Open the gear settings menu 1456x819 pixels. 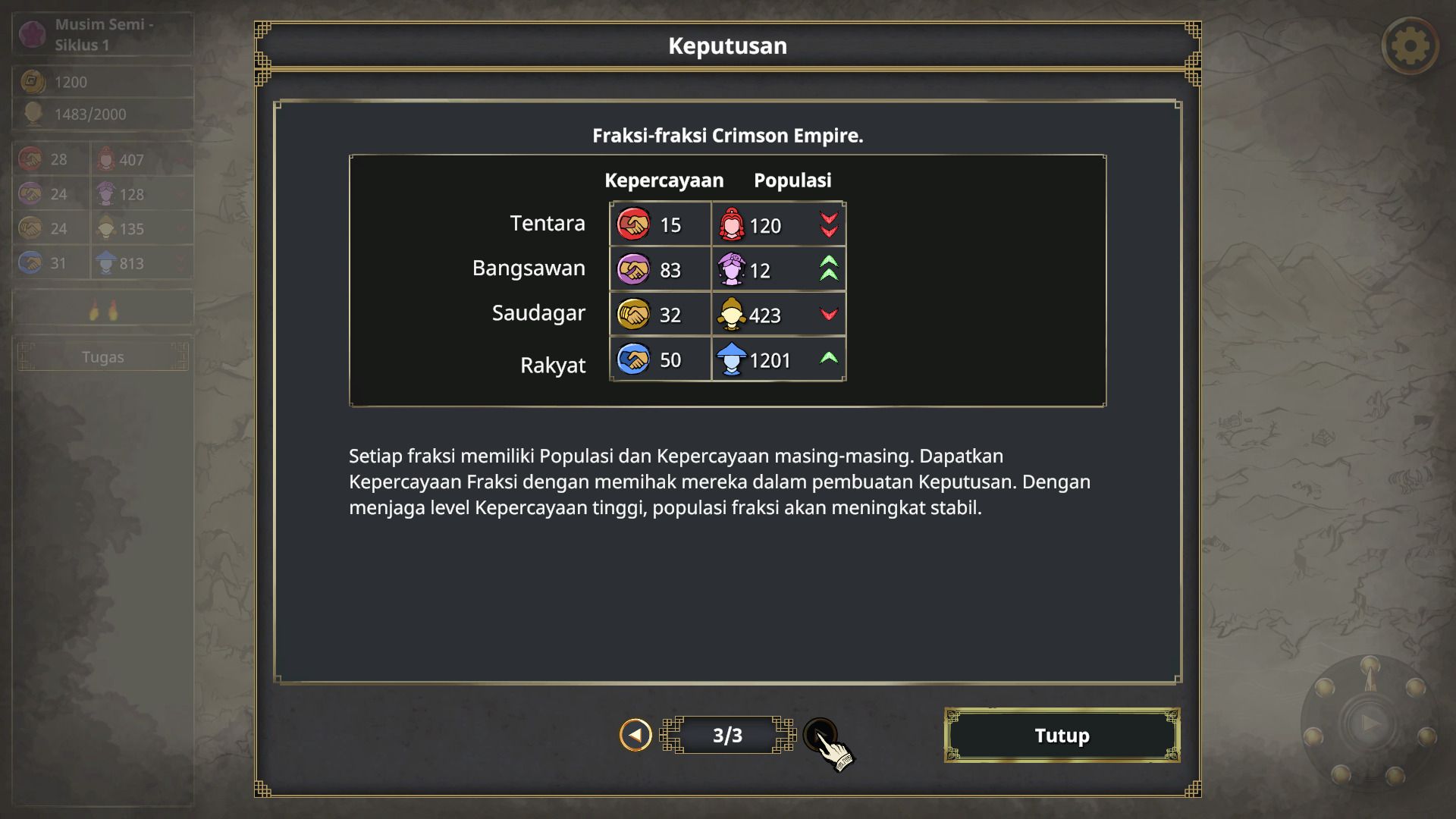tap(1410, 46)
